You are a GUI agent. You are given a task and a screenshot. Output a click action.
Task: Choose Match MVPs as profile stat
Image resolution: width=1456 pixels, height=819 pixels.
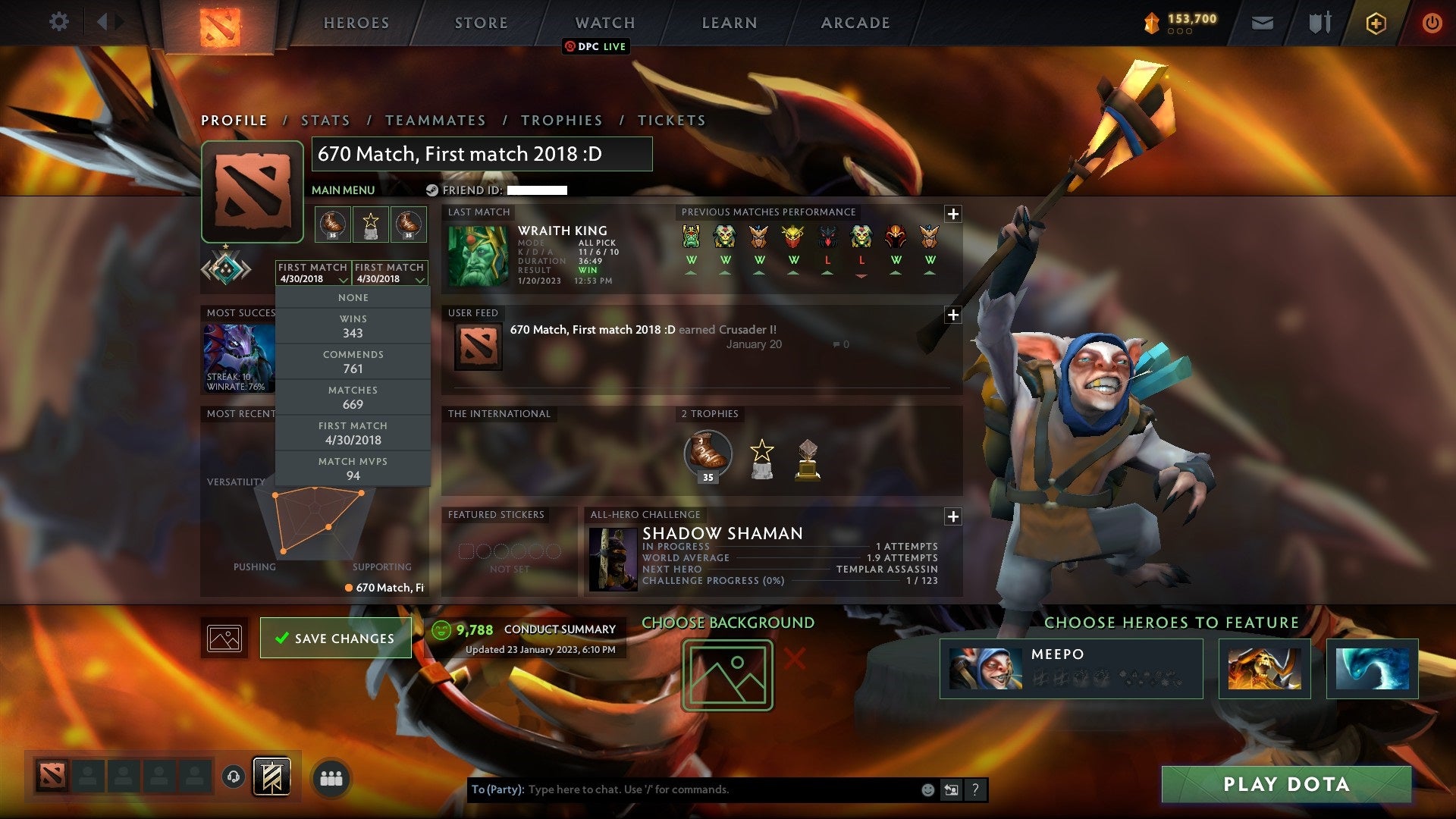click(353, 468)
